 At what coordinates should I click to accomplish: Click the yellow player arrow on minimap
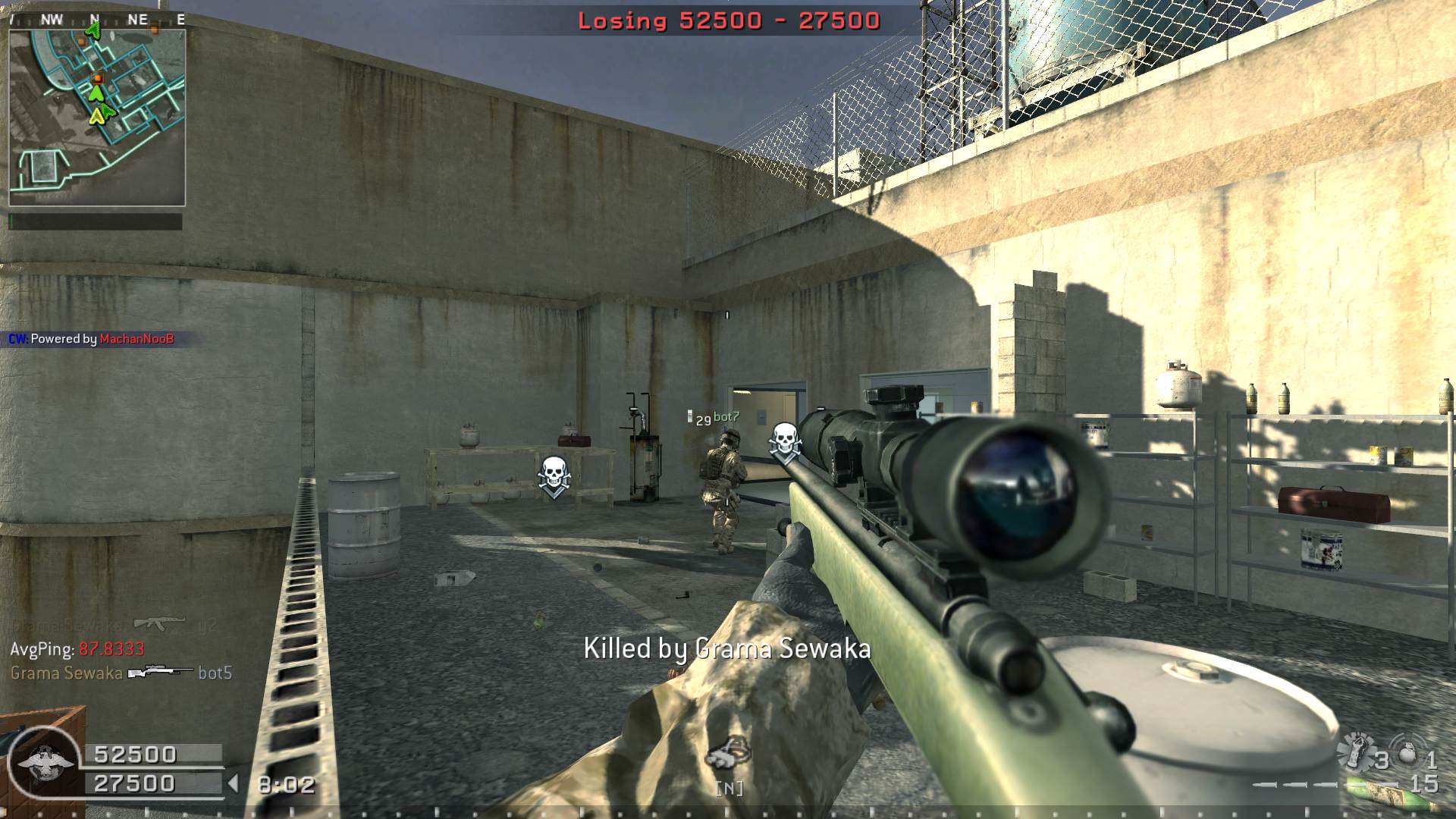click(96, 116)
